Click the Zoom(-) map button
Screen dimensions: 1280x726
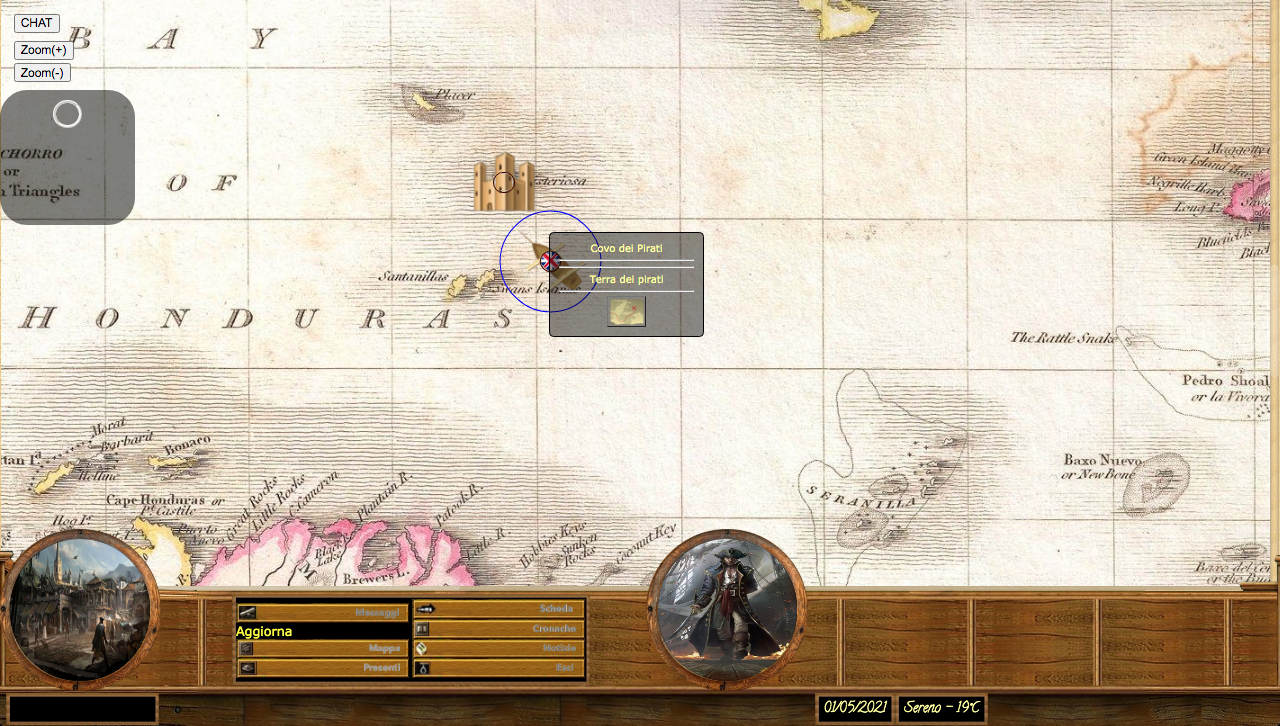[42, 73]
